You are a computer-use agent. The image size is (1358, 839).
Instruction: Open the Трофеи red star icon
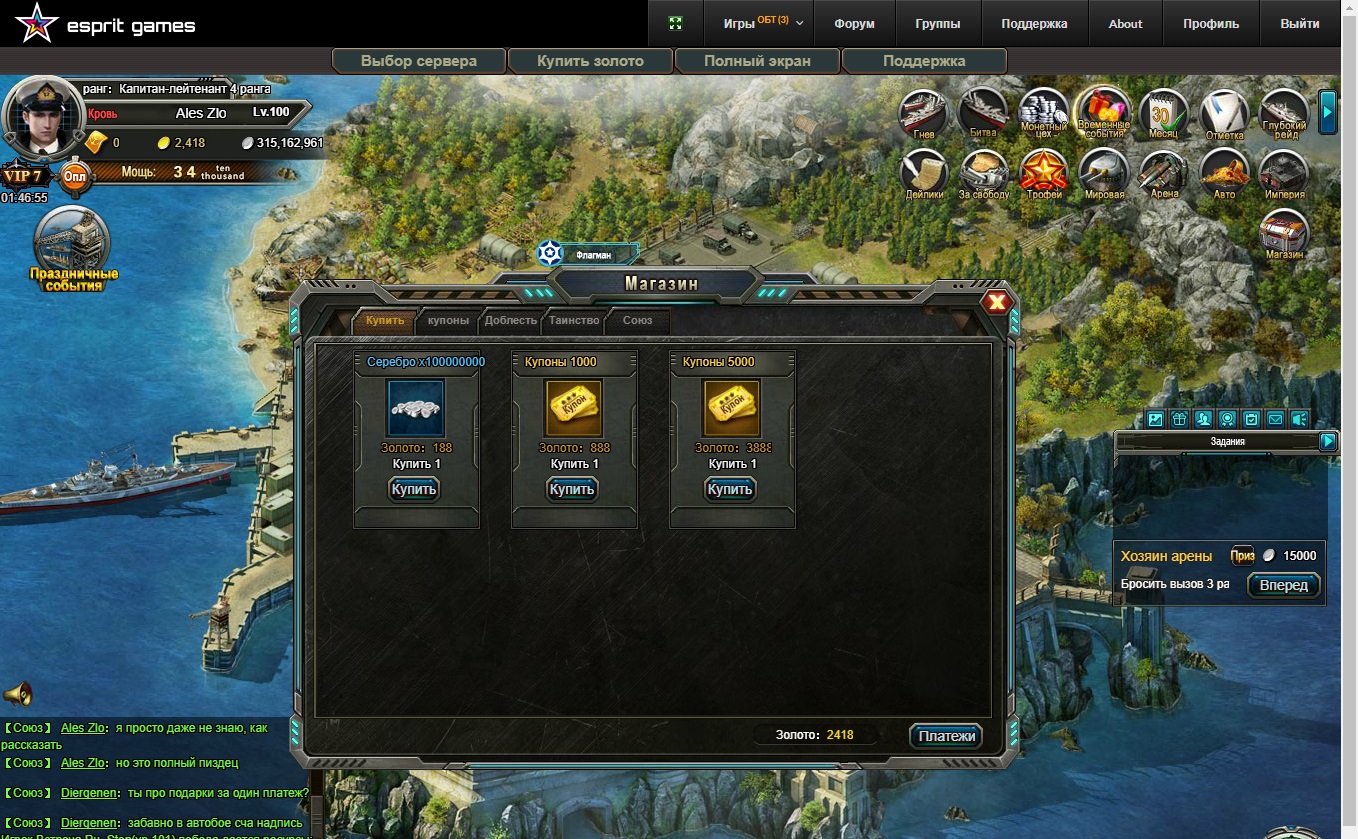point(1043,172)
